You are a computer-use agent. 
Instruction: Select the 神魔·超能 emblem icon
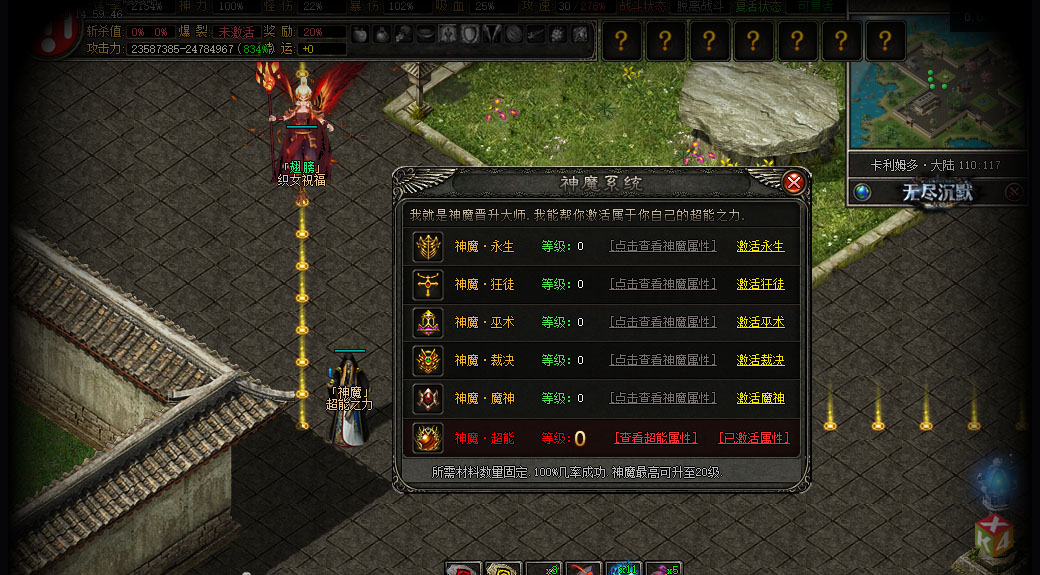click(x=428, y=438)
